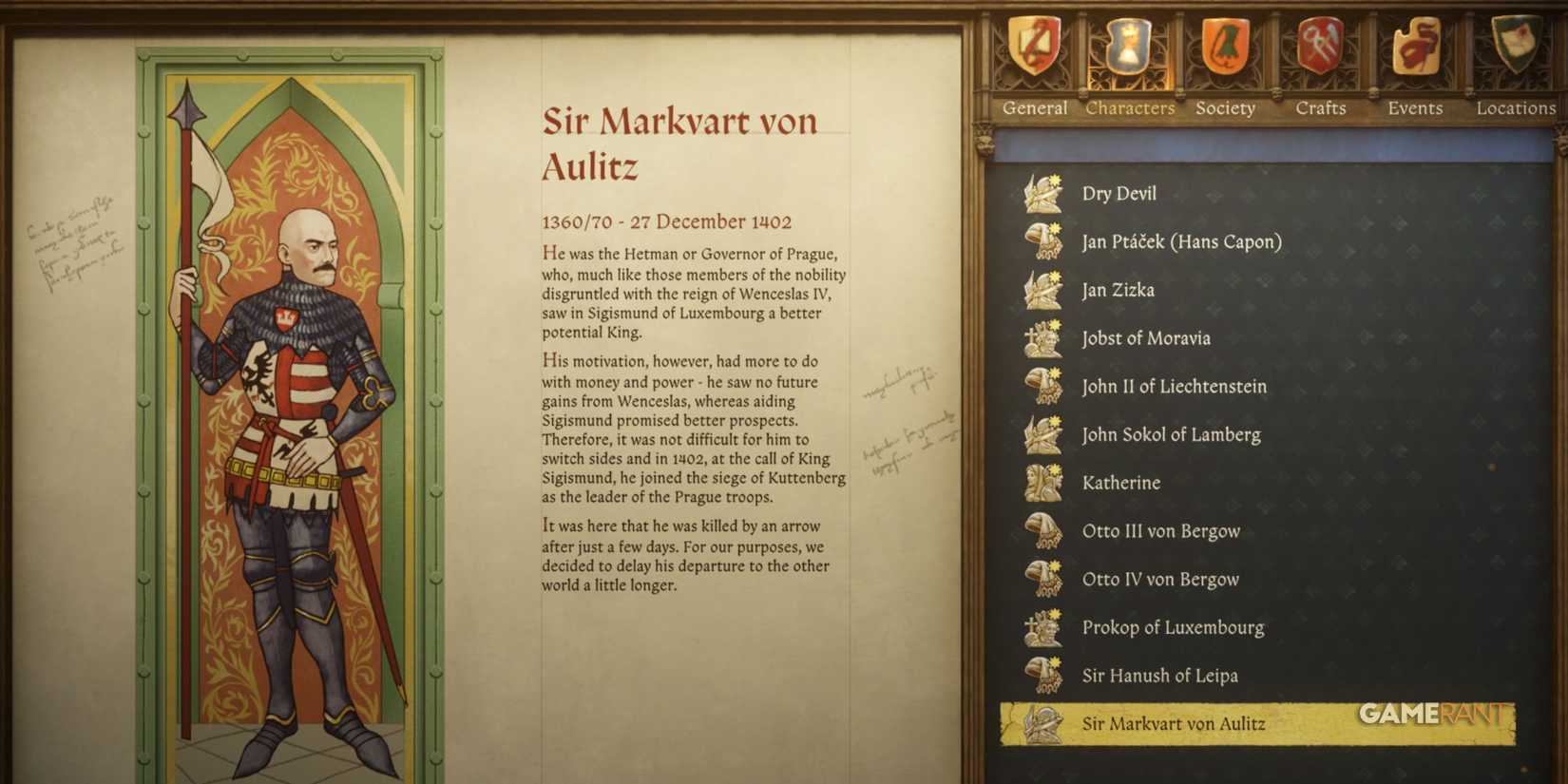The width and height of the screenshot is (1568, 784).
Task: Select the Events tab label
Action: [x=1414, y=108]
